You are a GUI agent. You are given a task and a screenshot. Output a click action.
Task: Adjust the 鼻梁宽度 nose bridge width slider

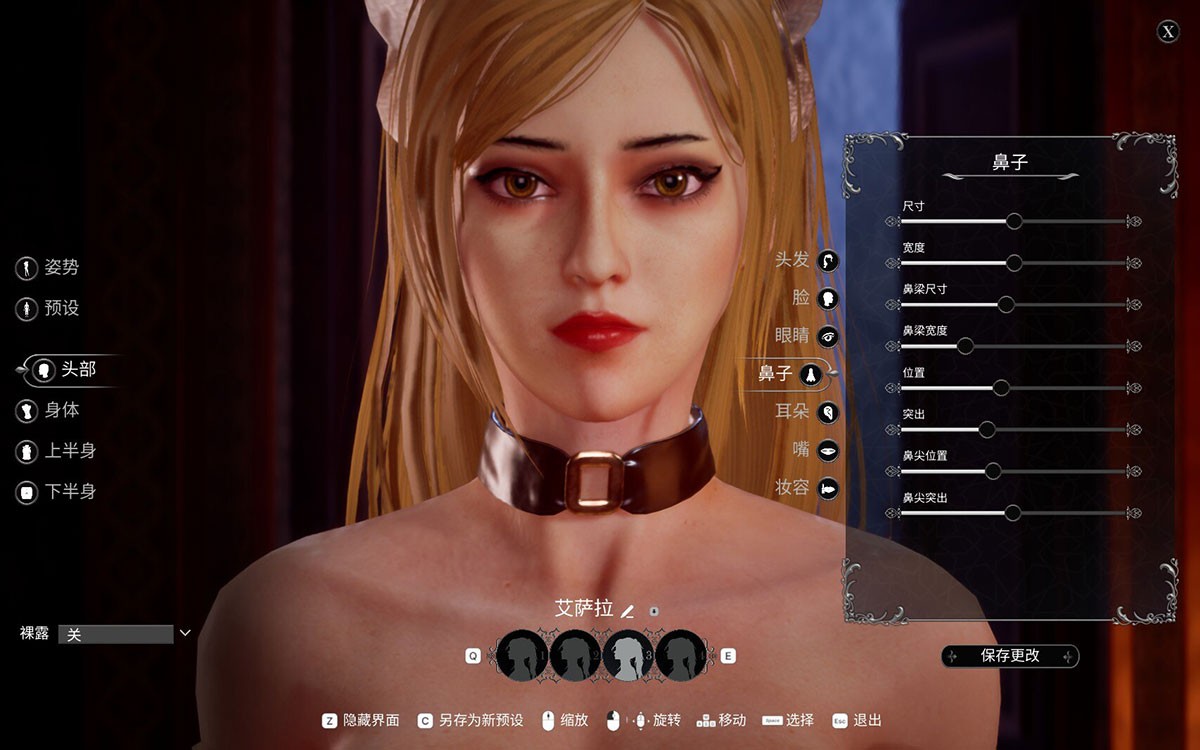coord(965,346)
